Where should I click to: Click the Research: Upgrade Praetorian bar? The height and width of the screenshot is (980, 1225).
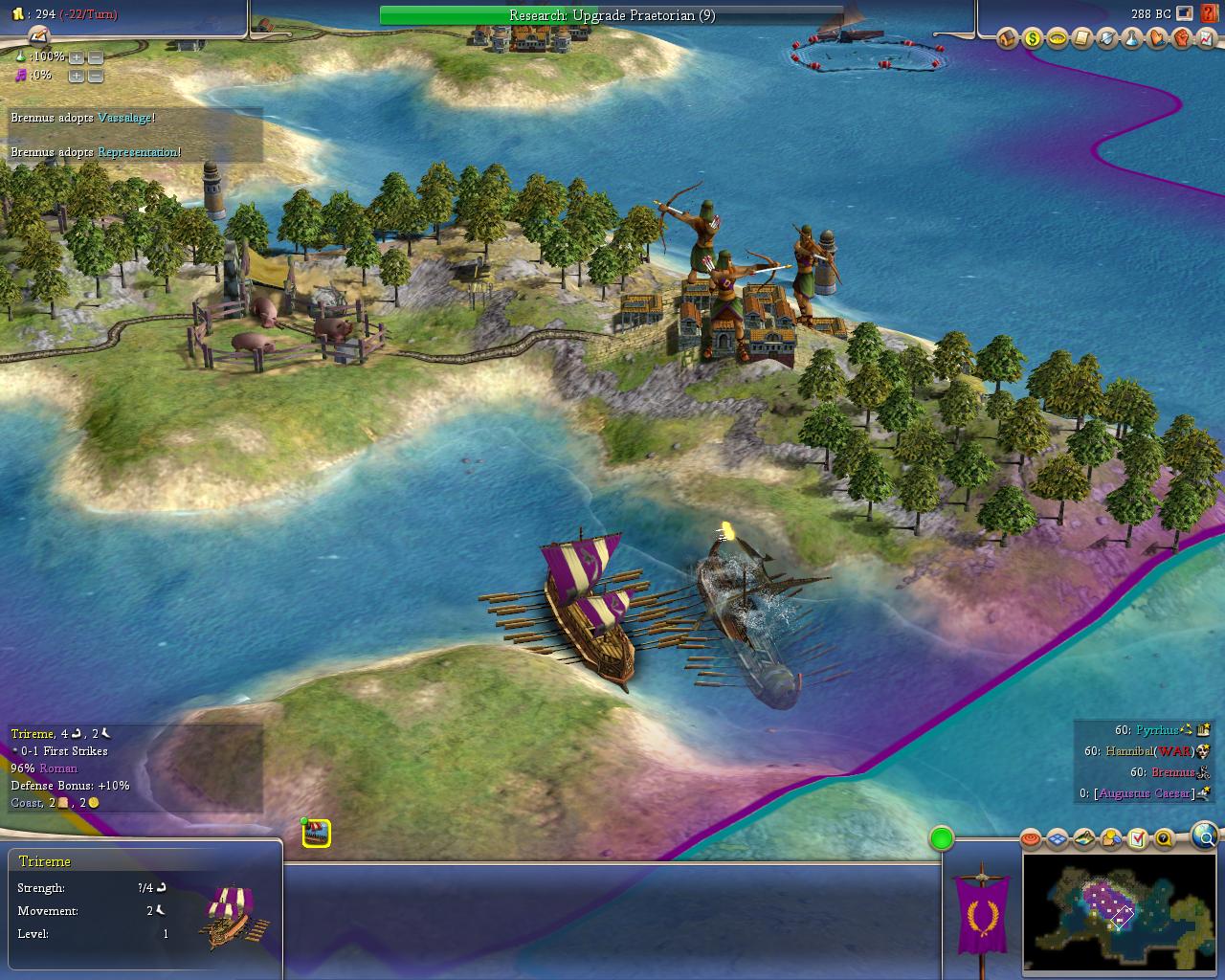pyautogui.click(x=612, y=15)
